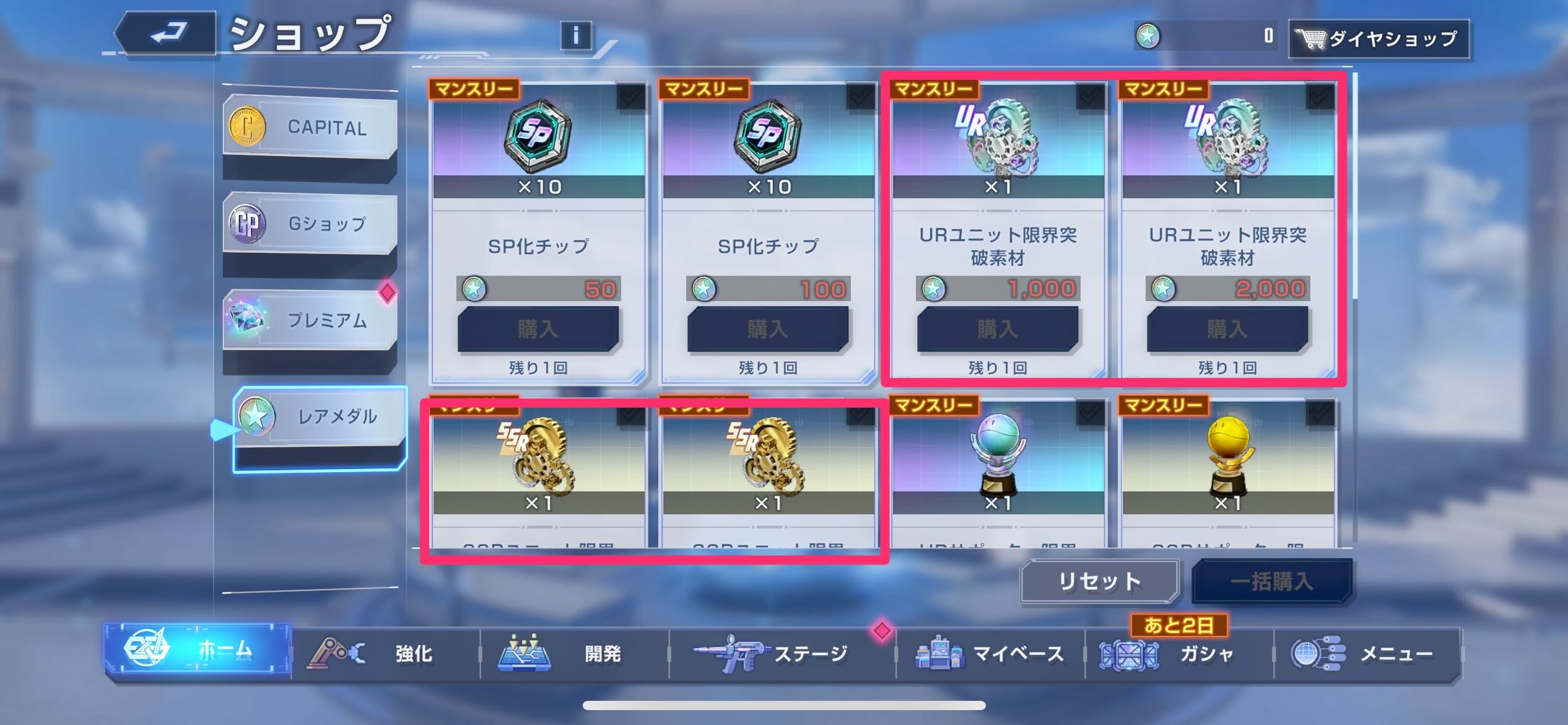This screenshot has height=725, width=1568.
Task: Click 購入 on the 100-medal SP化チップ
Action: pyautogui.click(x=770, y=329)
